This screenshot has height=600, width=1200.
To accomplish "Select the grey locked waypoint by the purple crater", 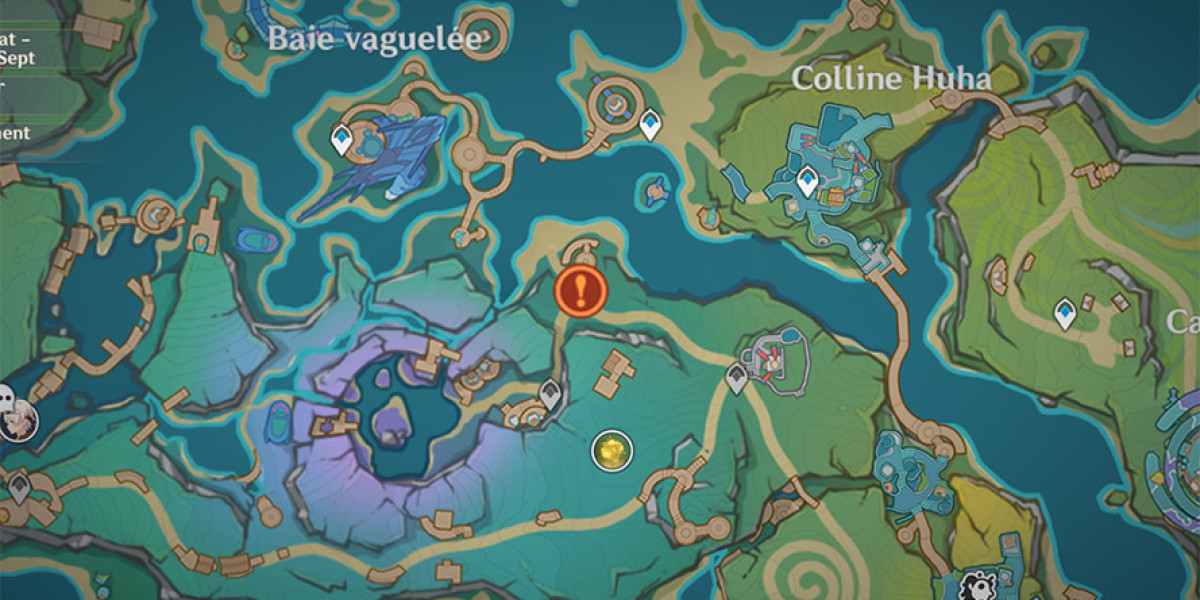I will pos(550,395).
